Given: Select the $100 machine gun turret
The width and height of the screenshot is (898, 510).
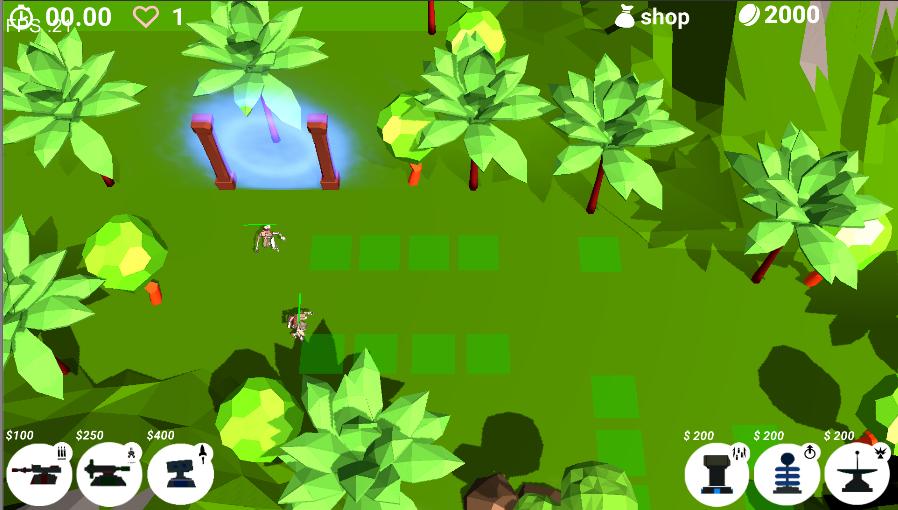Looking at the screenshot, I should pos(38,472).
